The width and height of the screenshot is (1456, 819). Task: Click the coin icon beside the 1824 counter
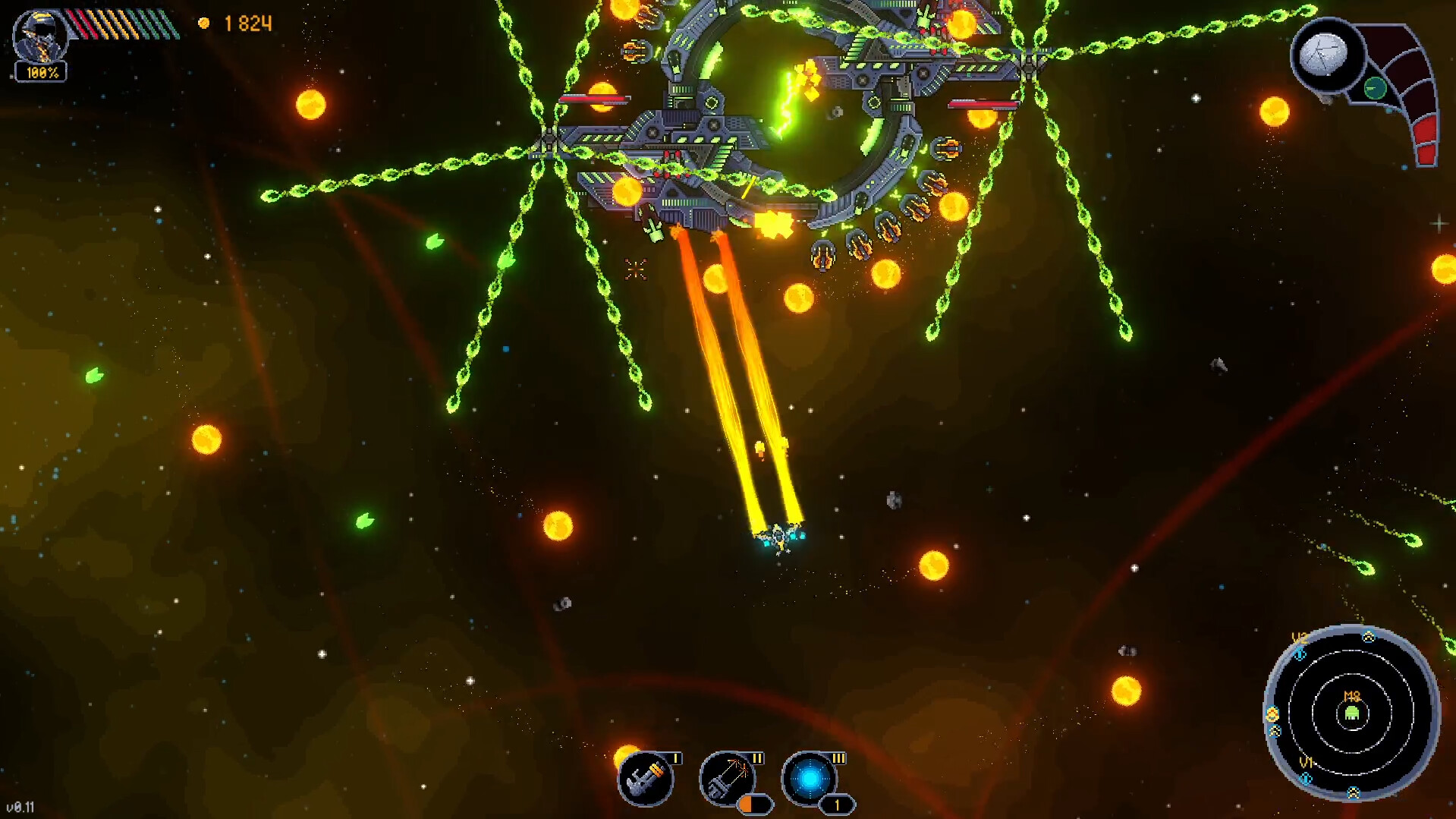(203, 24)
